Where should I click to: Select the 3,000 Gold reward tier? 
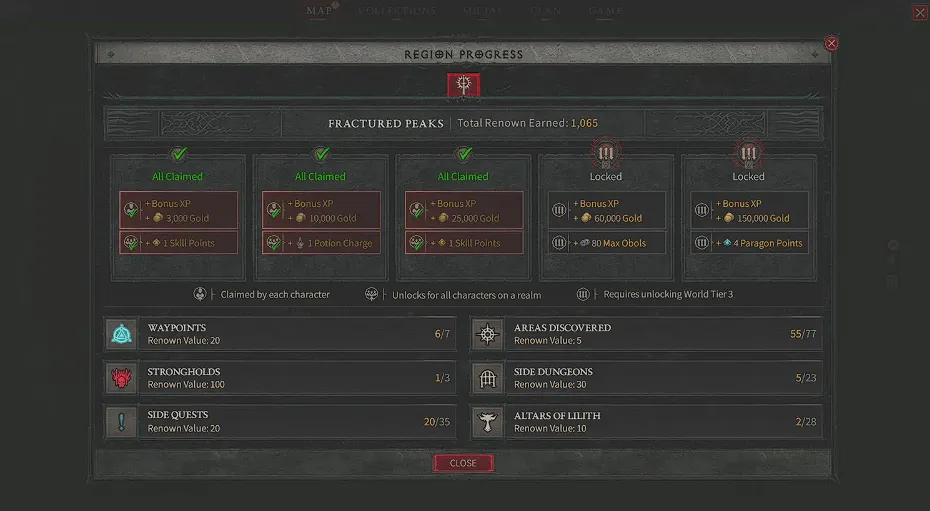click(179, 210)
